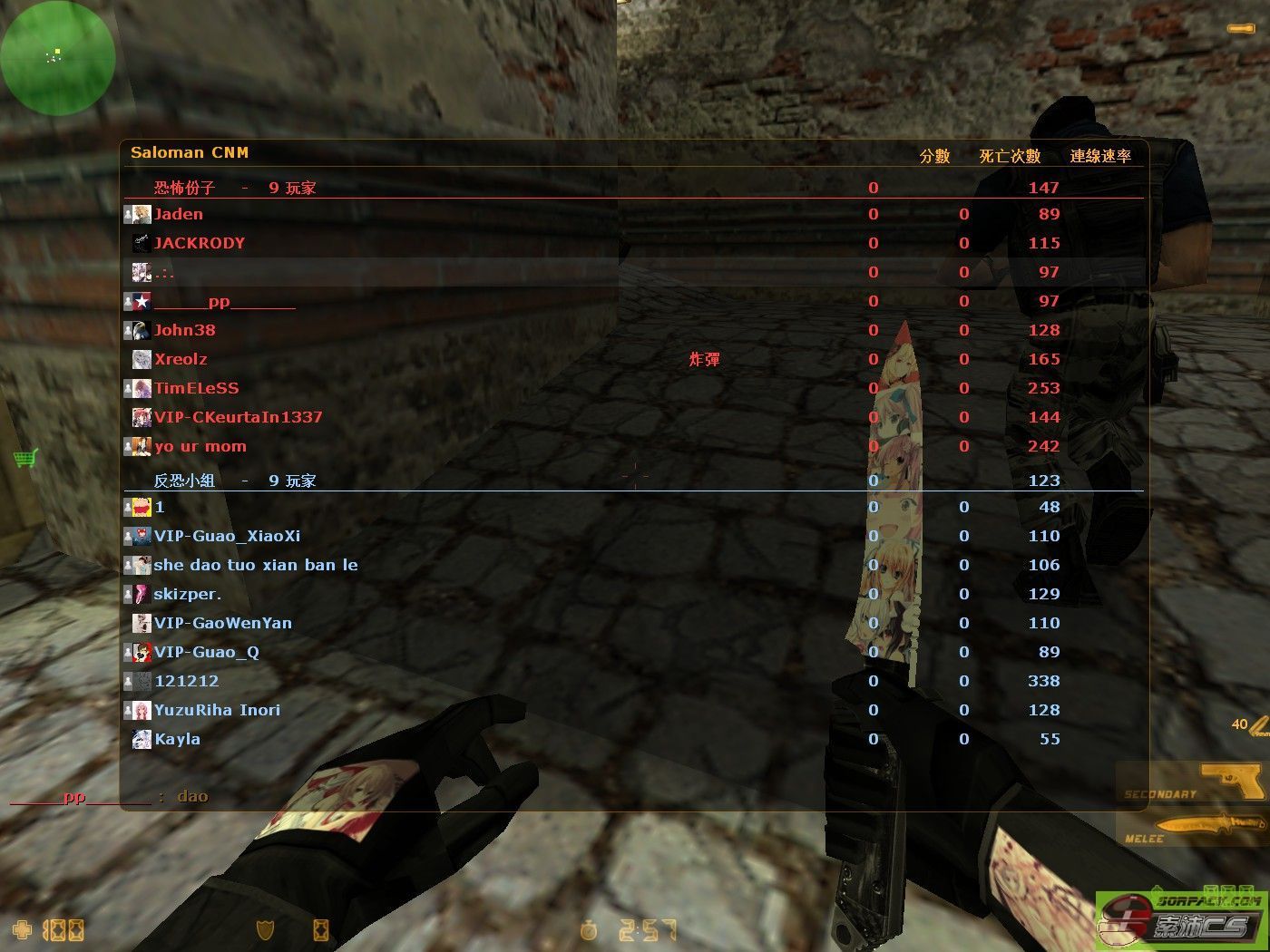This screenshot has width=1270, height=952.
Task: Select player Jaden in the scoreboard
Action: click(x=179, y=215)
